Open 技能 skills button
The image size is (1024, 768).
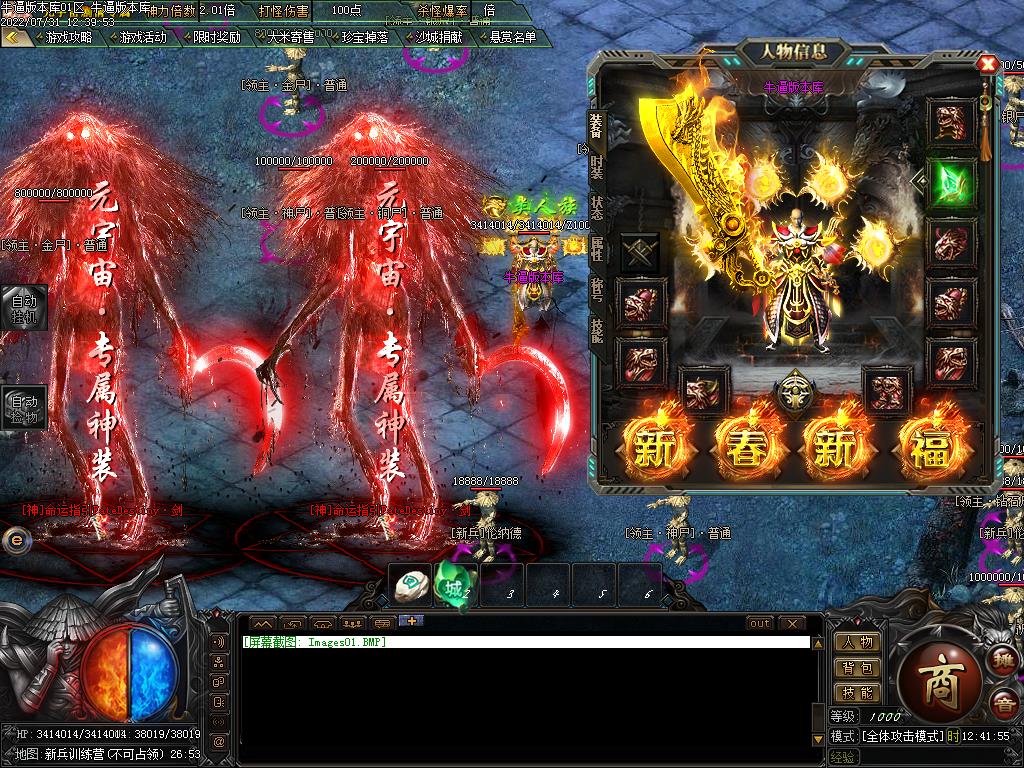(857, 692)
